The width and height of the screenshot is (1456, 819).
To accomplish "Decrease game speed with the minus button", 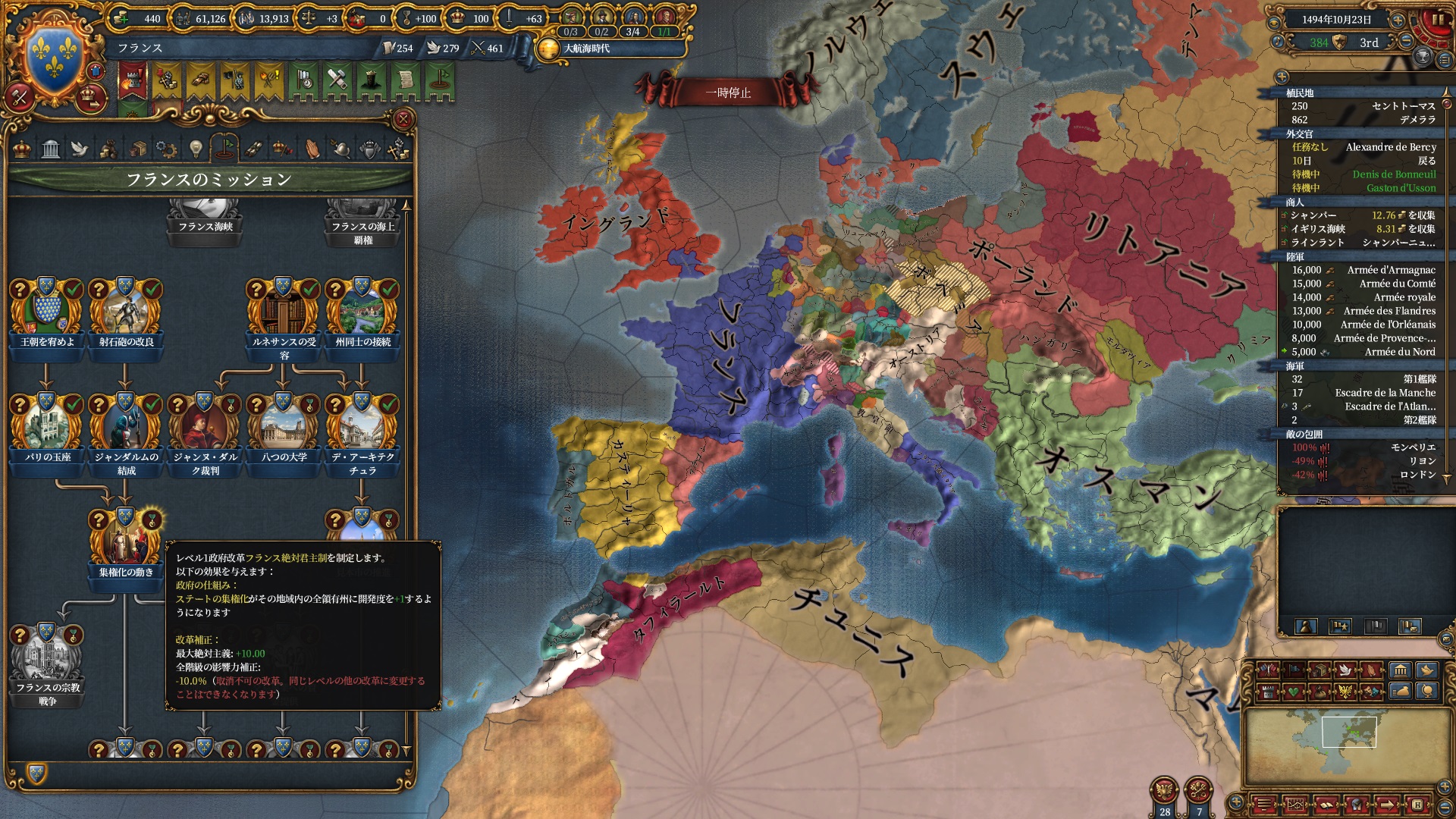I will click(x=1406, y=42).
